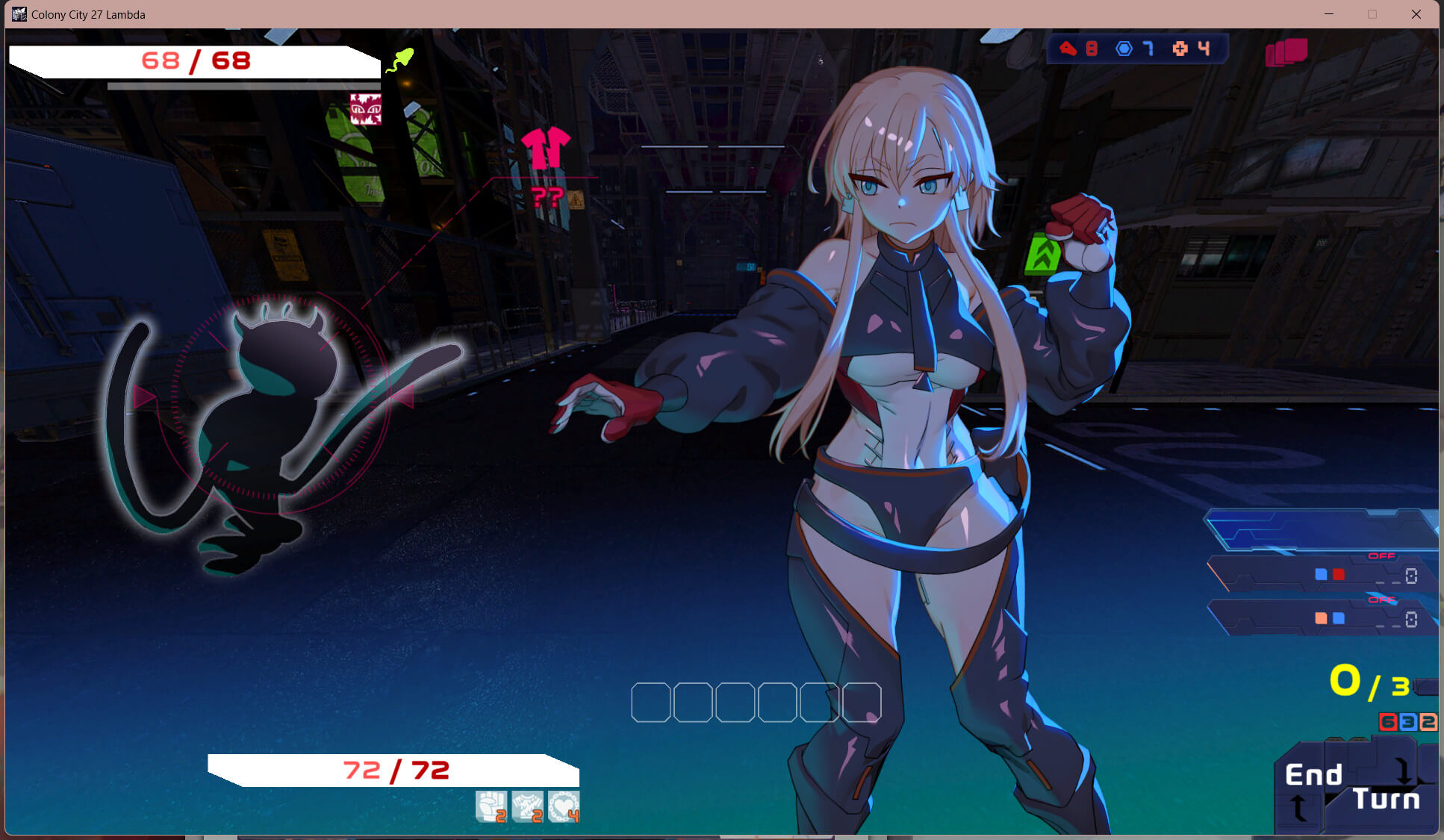1444x840 pixels.
Task: Select the highlighted blue skill panel
Action: pyautogui.click(x=1320, y=529)
